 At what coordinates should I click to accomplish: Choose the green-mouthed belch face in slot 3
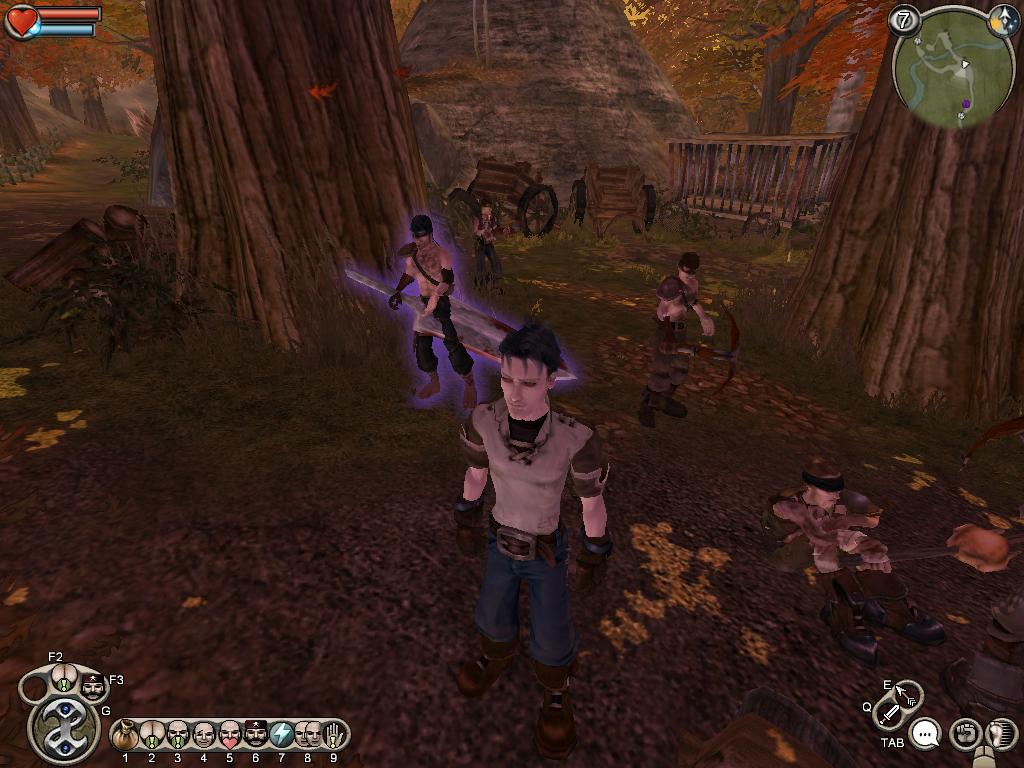pyautogui.click(x=178, y=736)
